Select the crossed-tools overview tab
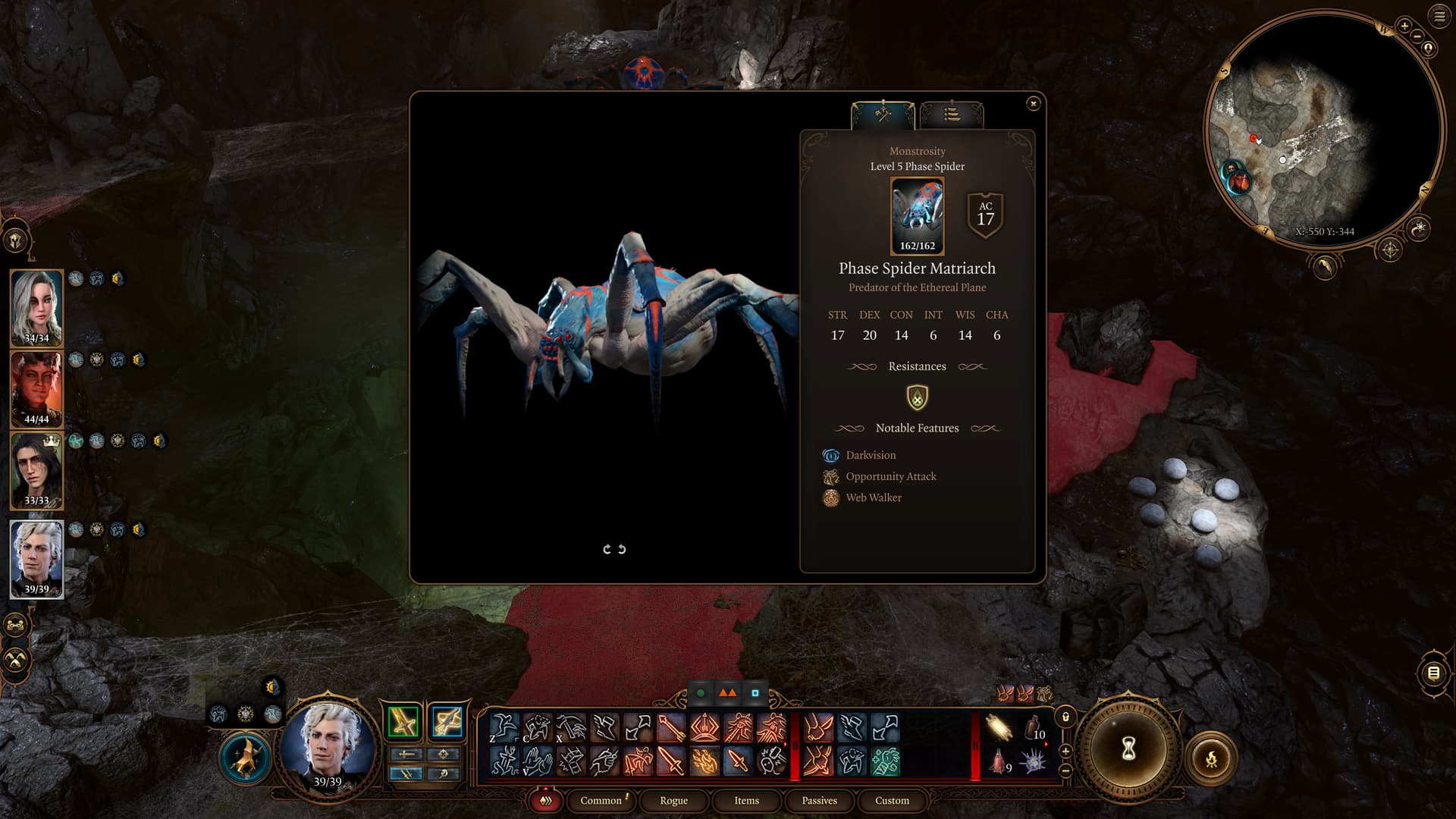 pyautogui.click(x=883, y=115)
